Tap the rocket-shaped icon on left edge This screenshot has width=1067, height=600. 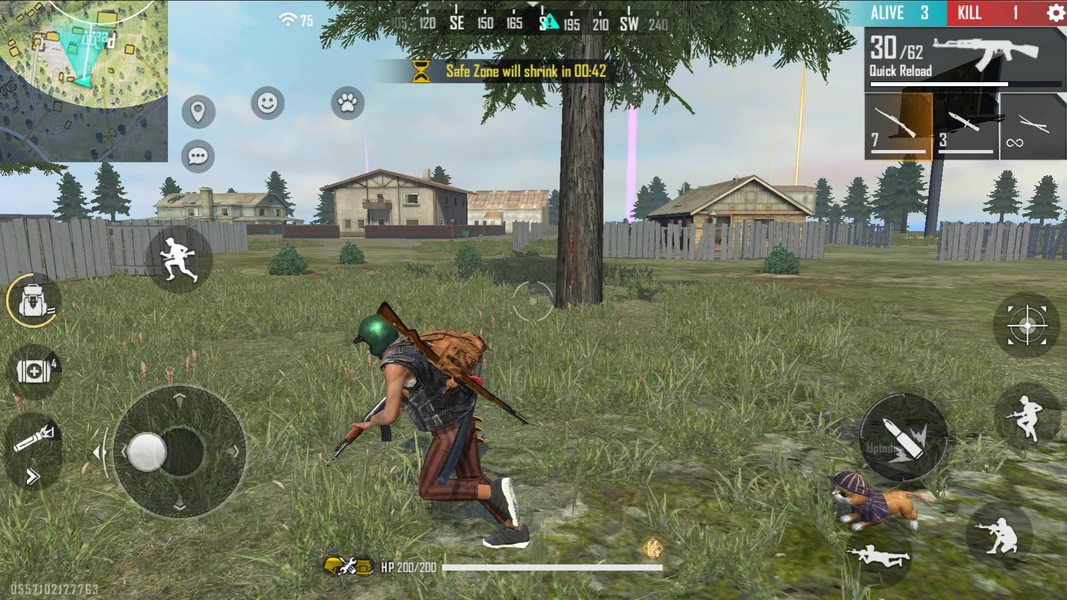point(34,439)
